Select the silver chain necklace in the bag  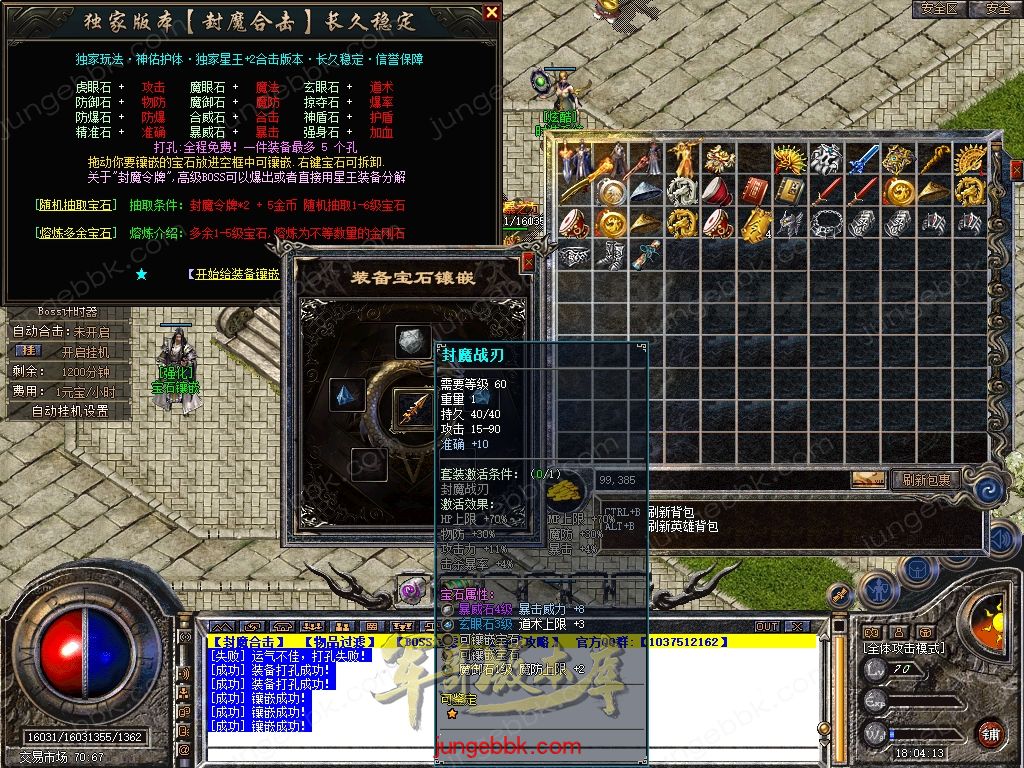click(x=826, y=222)
